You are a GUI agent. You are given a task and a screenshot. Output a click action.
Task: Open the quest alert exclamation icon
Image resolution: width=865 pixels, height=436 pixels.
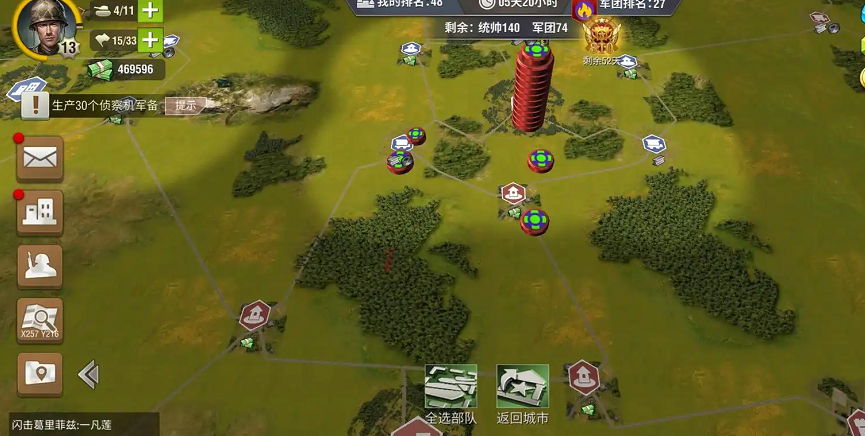click(35, 103)
